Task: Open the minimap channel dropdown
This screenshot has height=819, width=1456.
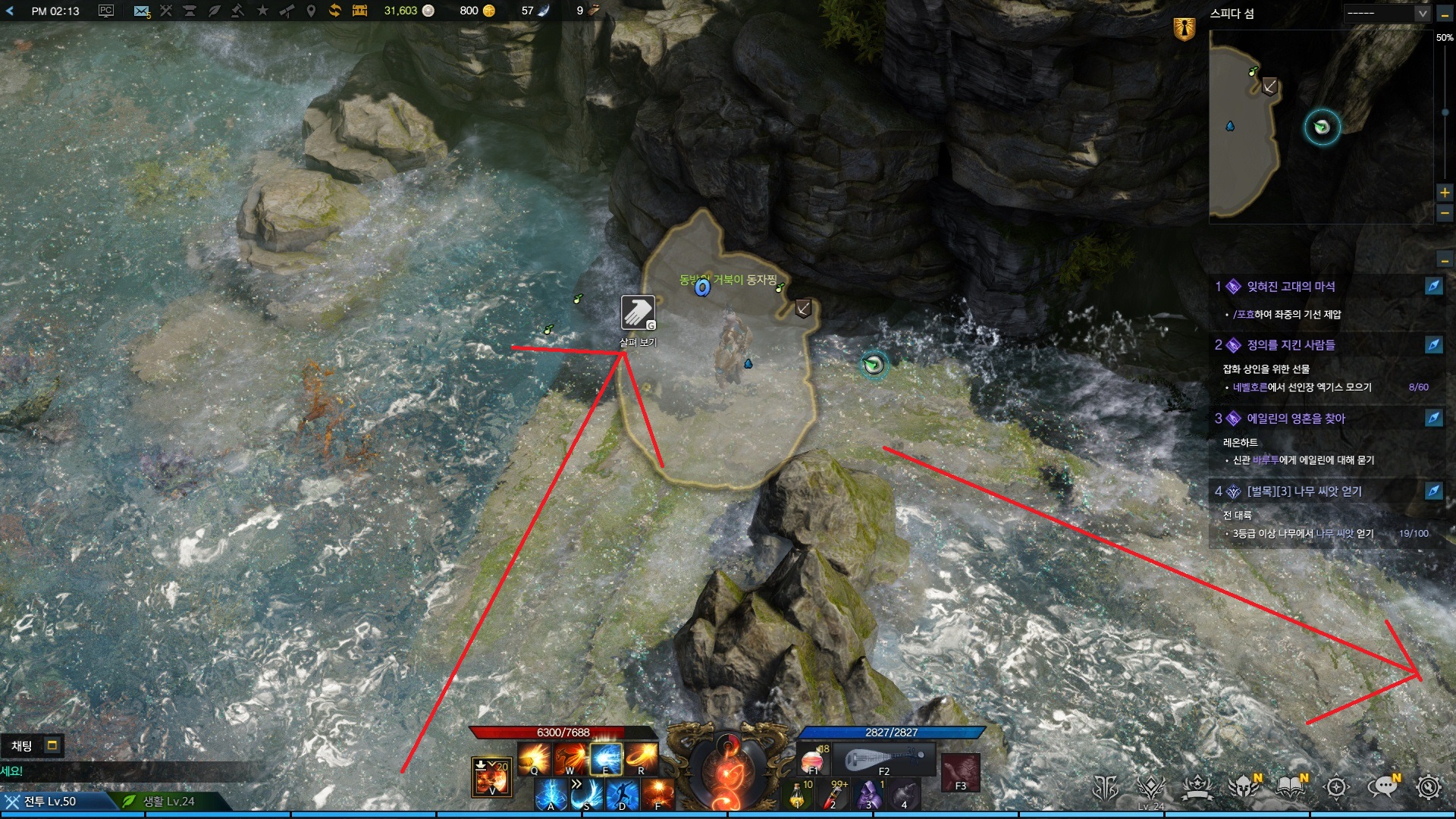Action: coord(1422,13)
